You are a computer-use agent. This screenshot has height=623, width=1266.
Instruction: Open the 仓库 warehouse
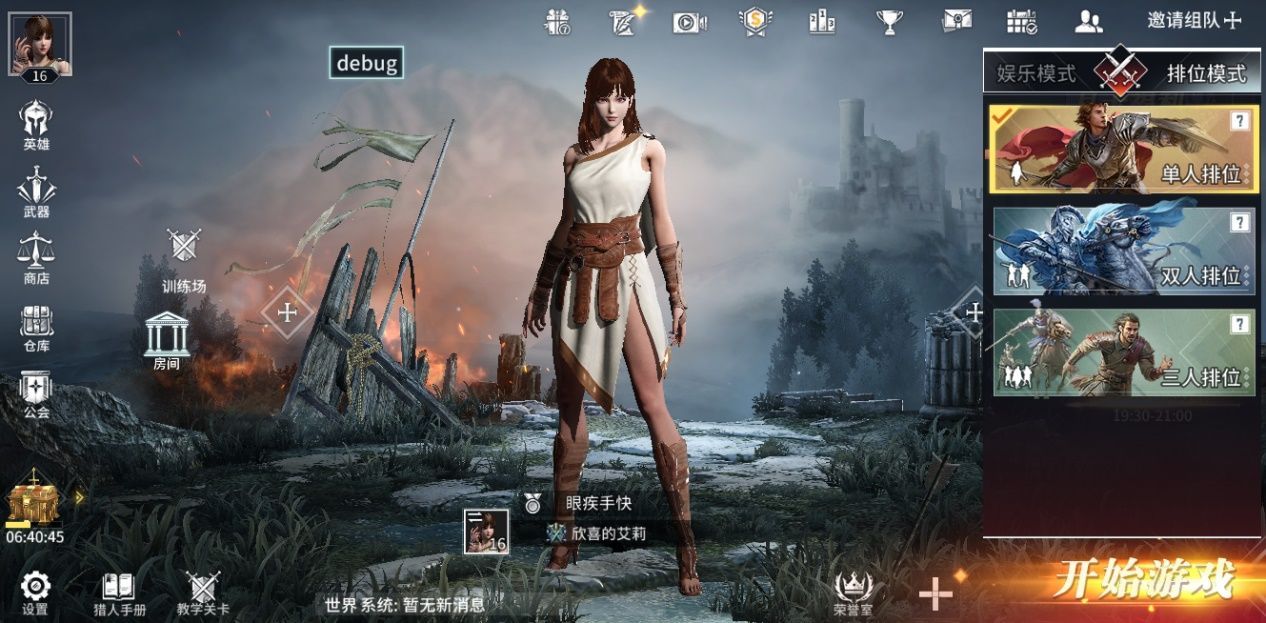[x=36, y=327]
